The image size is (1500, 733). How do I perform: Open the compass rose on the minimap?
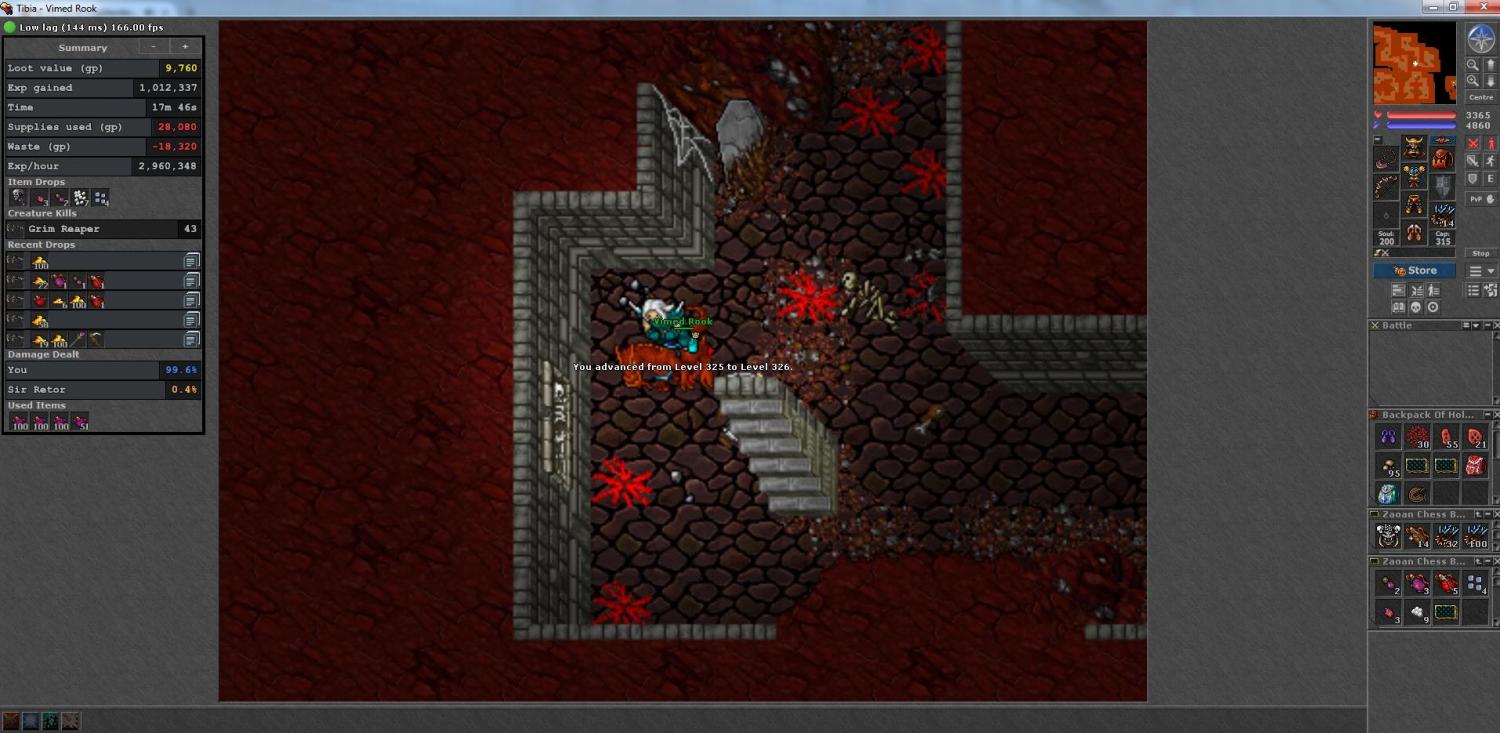click(1481, 39)
